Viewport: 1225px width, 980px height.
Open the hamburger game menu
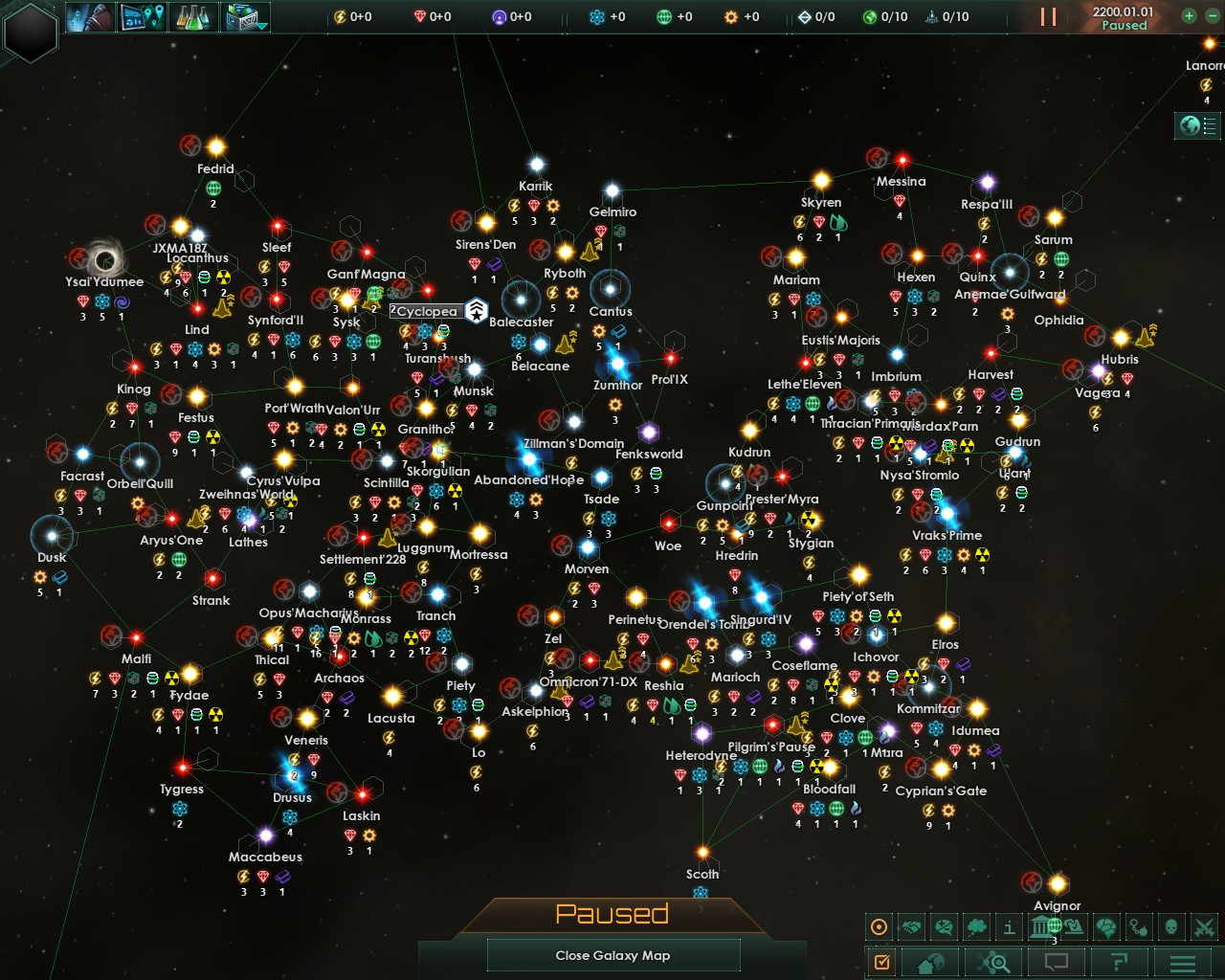pyautogui.click(x=1182, y=960)
